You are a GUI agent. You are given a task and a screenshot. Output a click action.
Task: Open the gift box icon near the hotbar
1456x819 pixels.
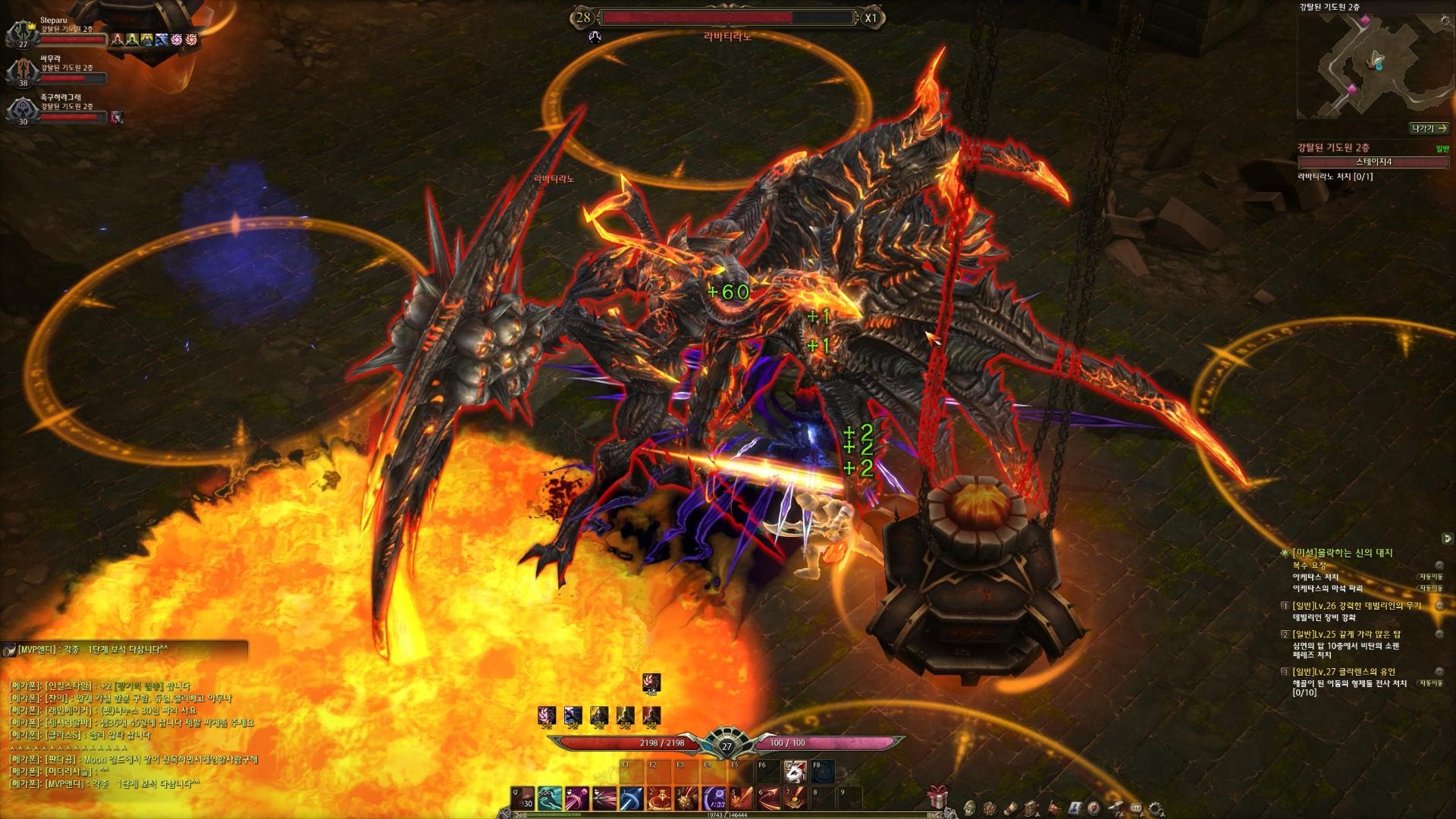point(937,798)
